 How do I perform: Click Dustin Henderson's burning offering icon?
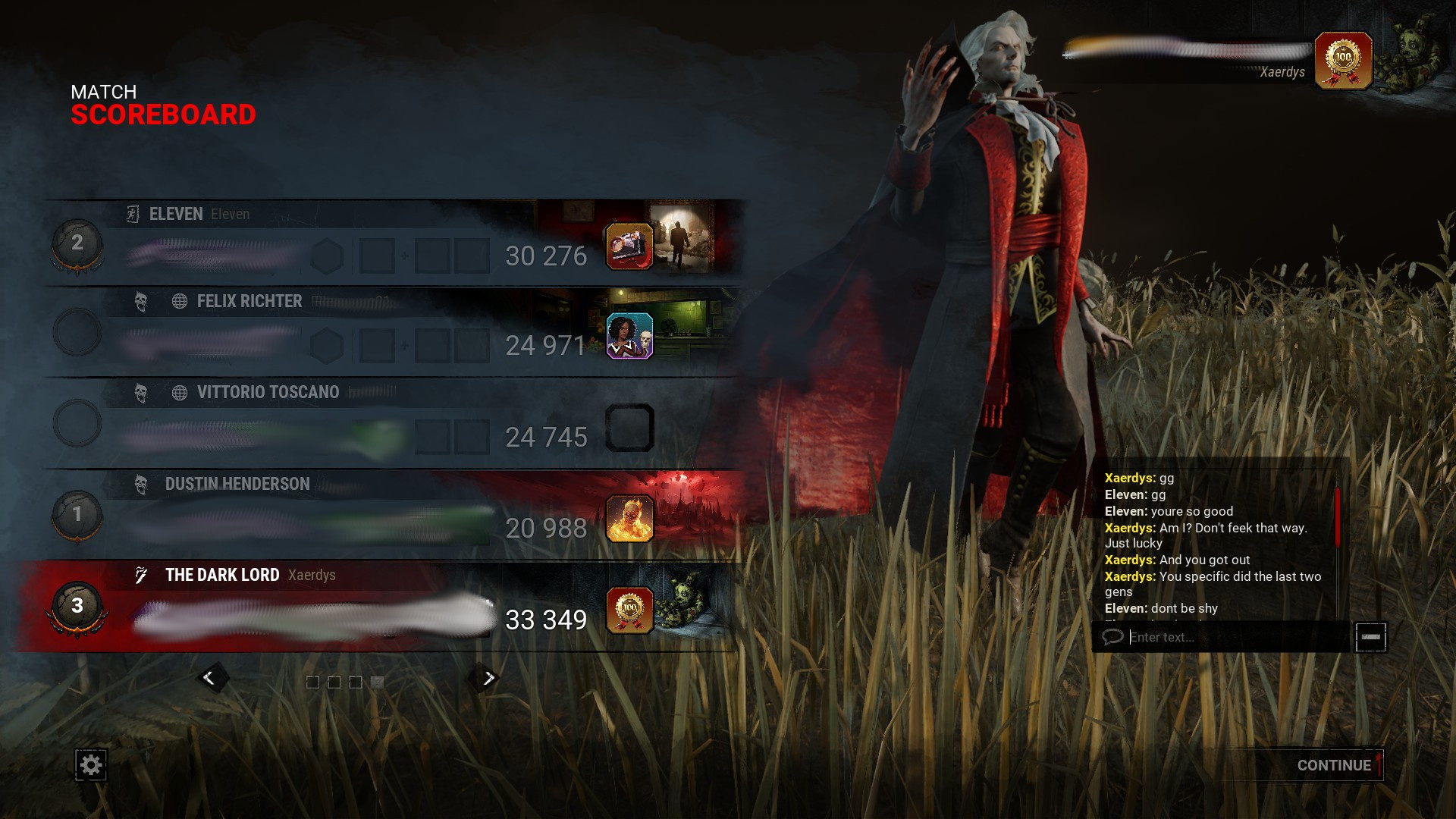(x=629, y=519)
